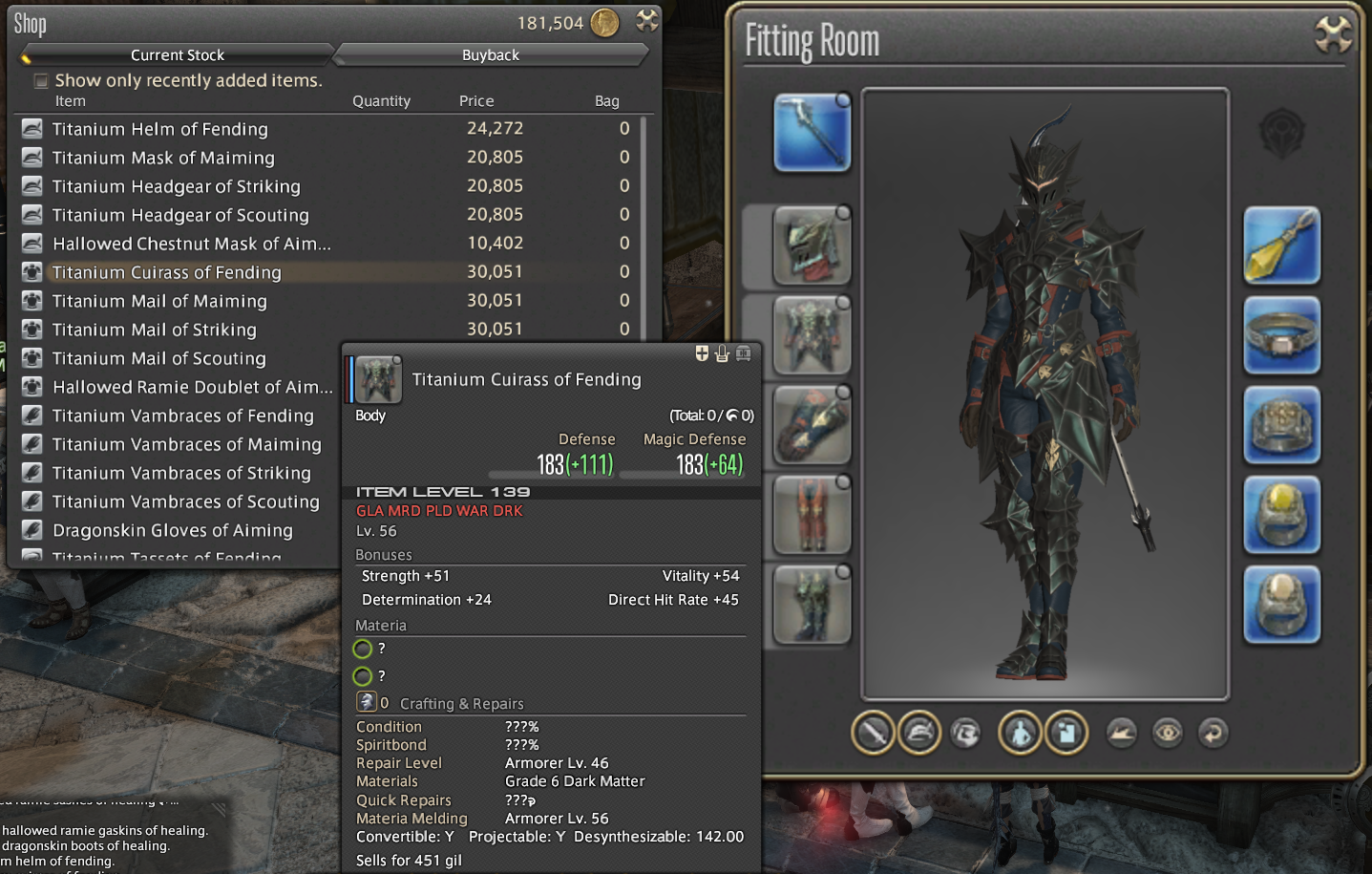
Task: Choose Titanium Mask of Maiming row
Action: click(163, 158)
